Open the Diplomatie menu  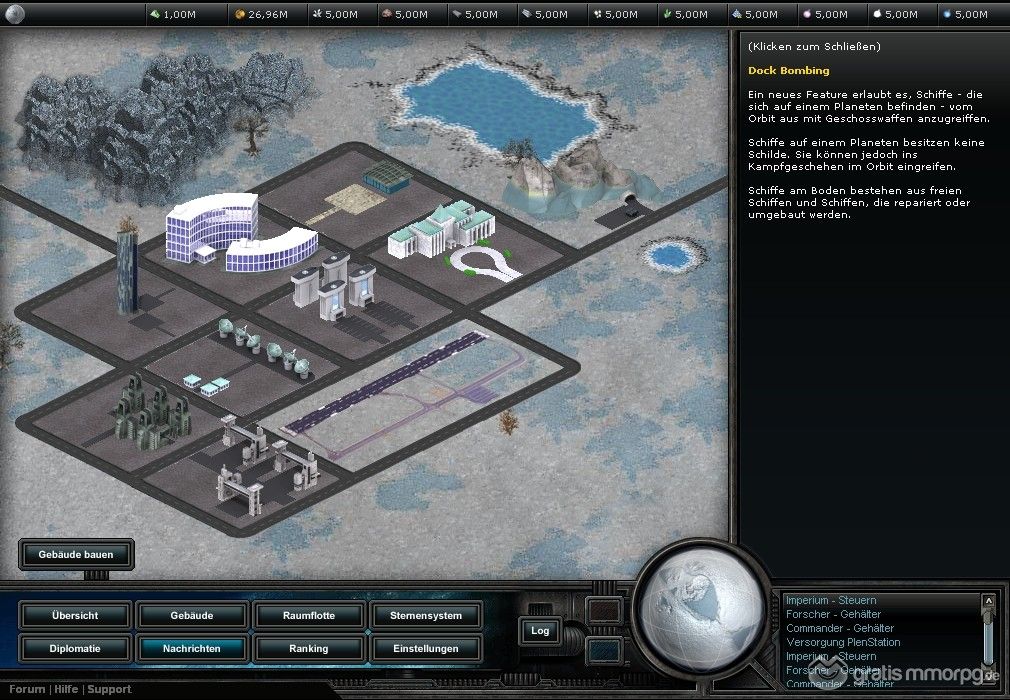[74, 648]
